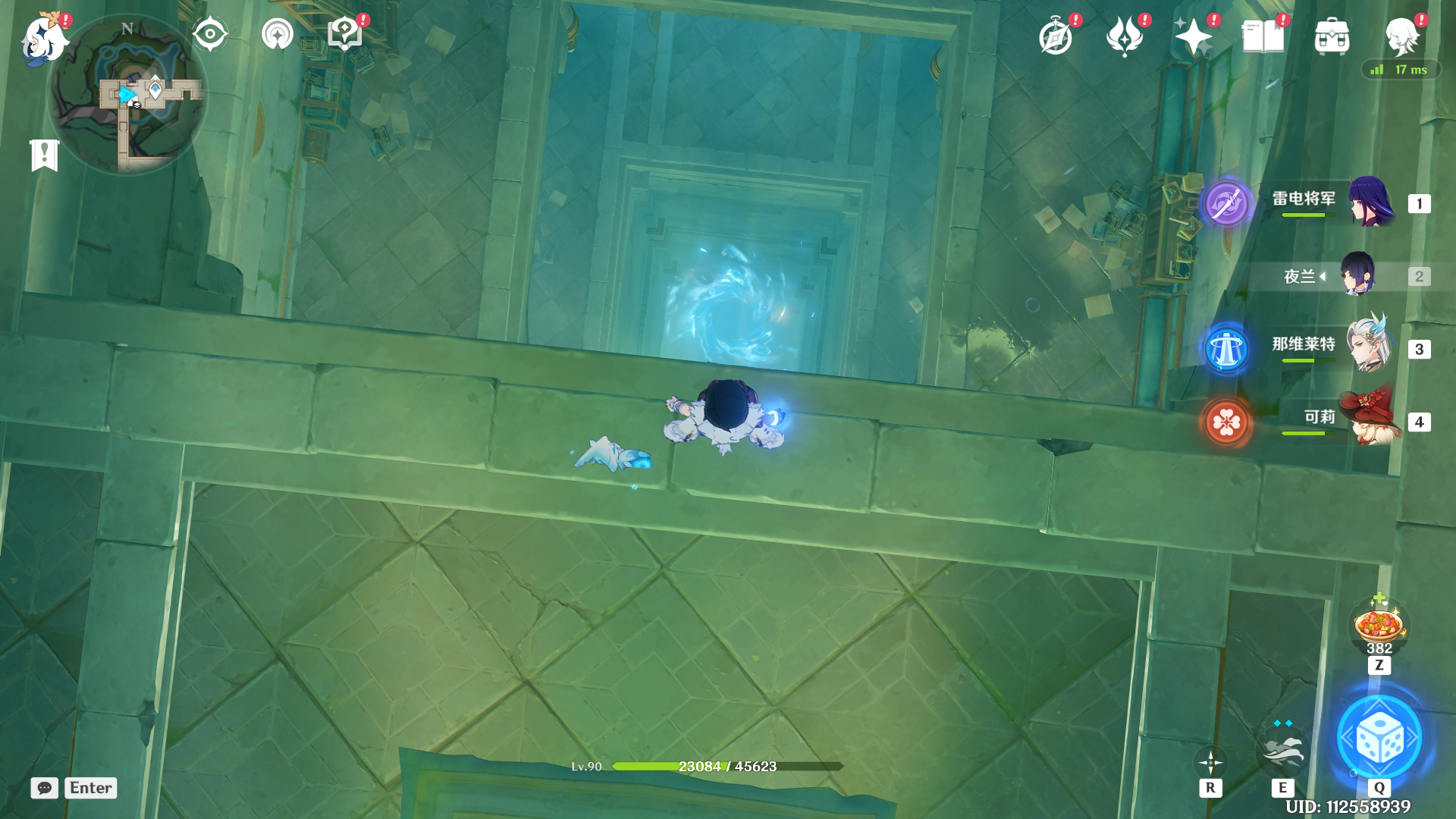Open the character profile icon at top right
The height and width of the screenshot is (819, 1456).
(x=1401, y=36)
